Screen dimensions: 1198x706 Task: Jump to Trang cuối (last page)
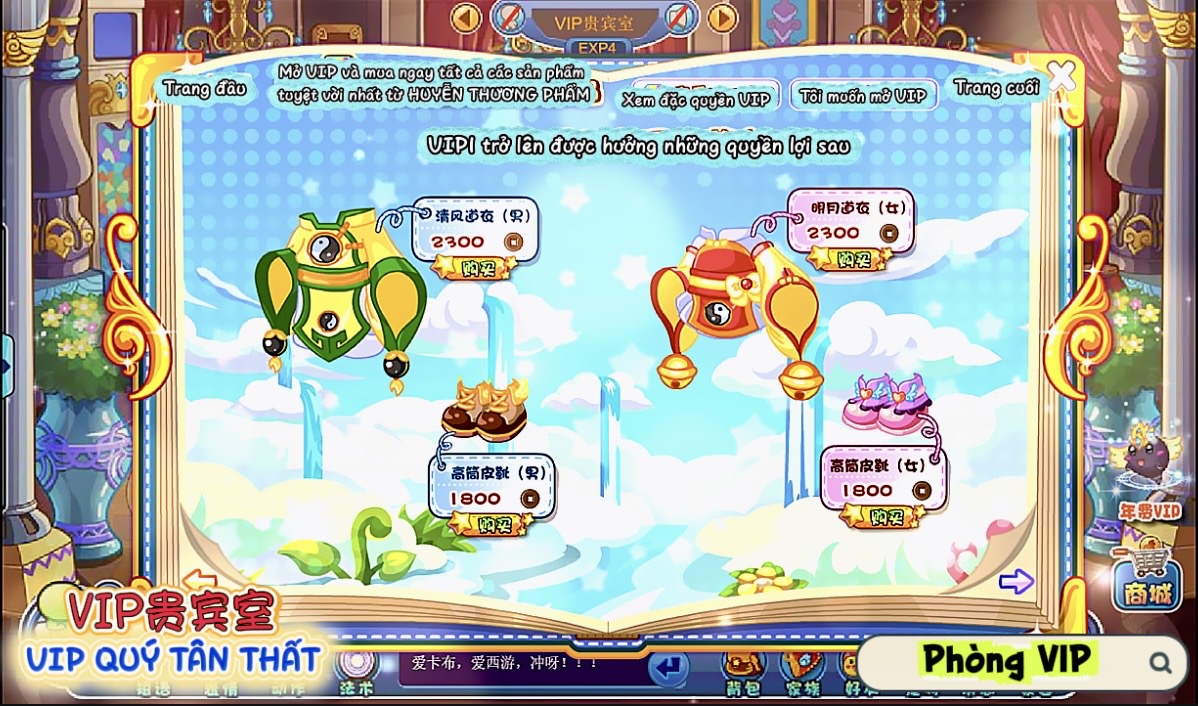[x=996, y=88]
